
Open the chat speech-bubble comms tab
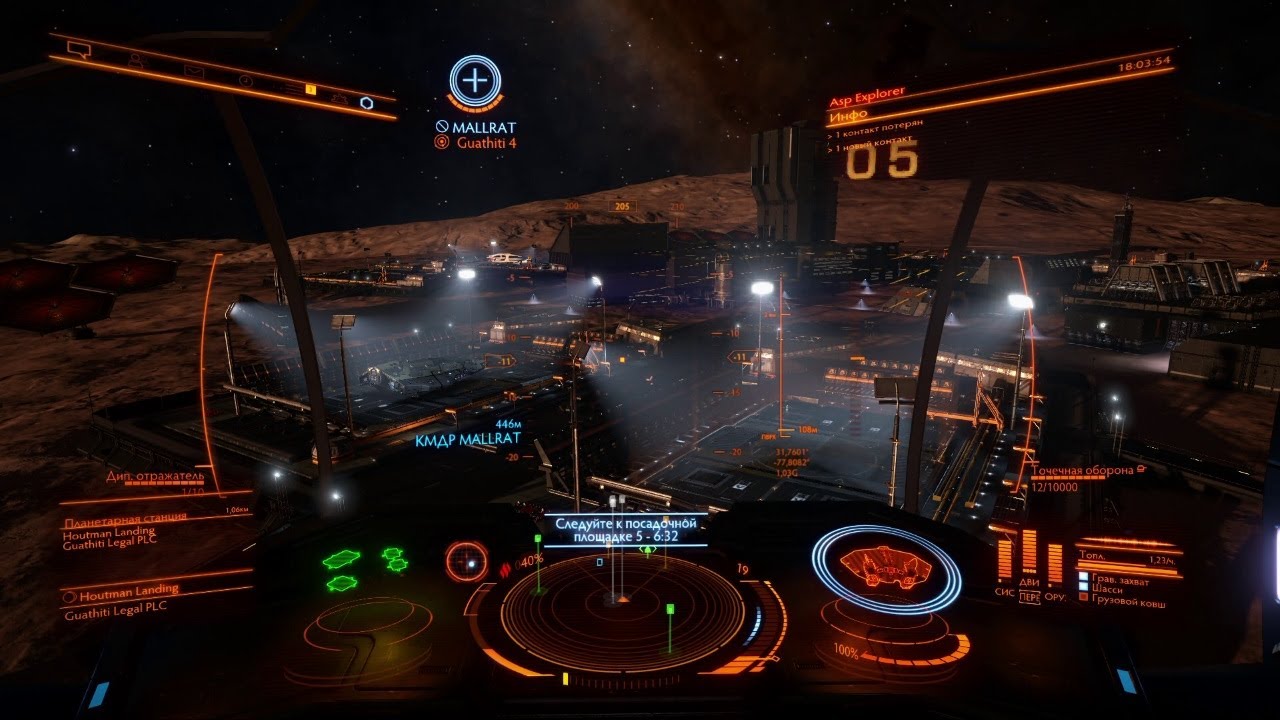pyautogui.click(x=78, y=47)
